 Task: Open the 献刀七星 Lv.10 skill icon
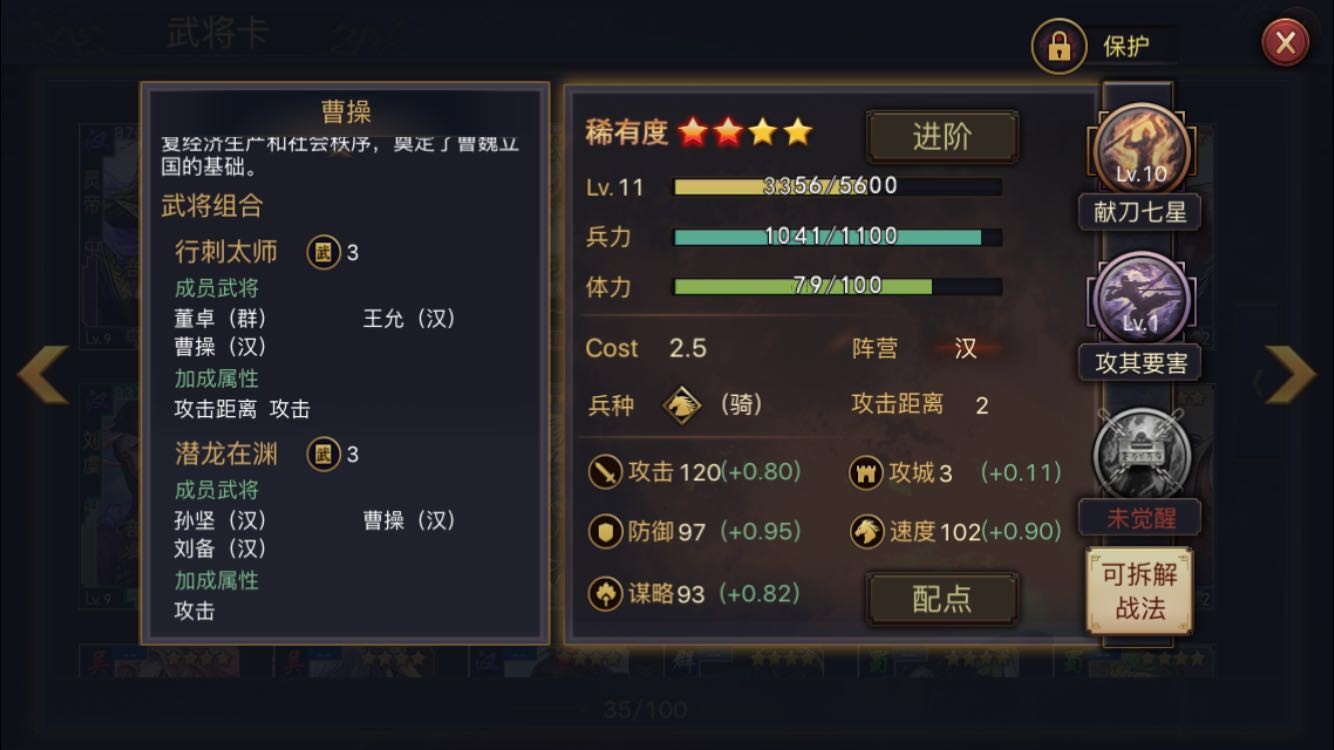pos(1140,150)
